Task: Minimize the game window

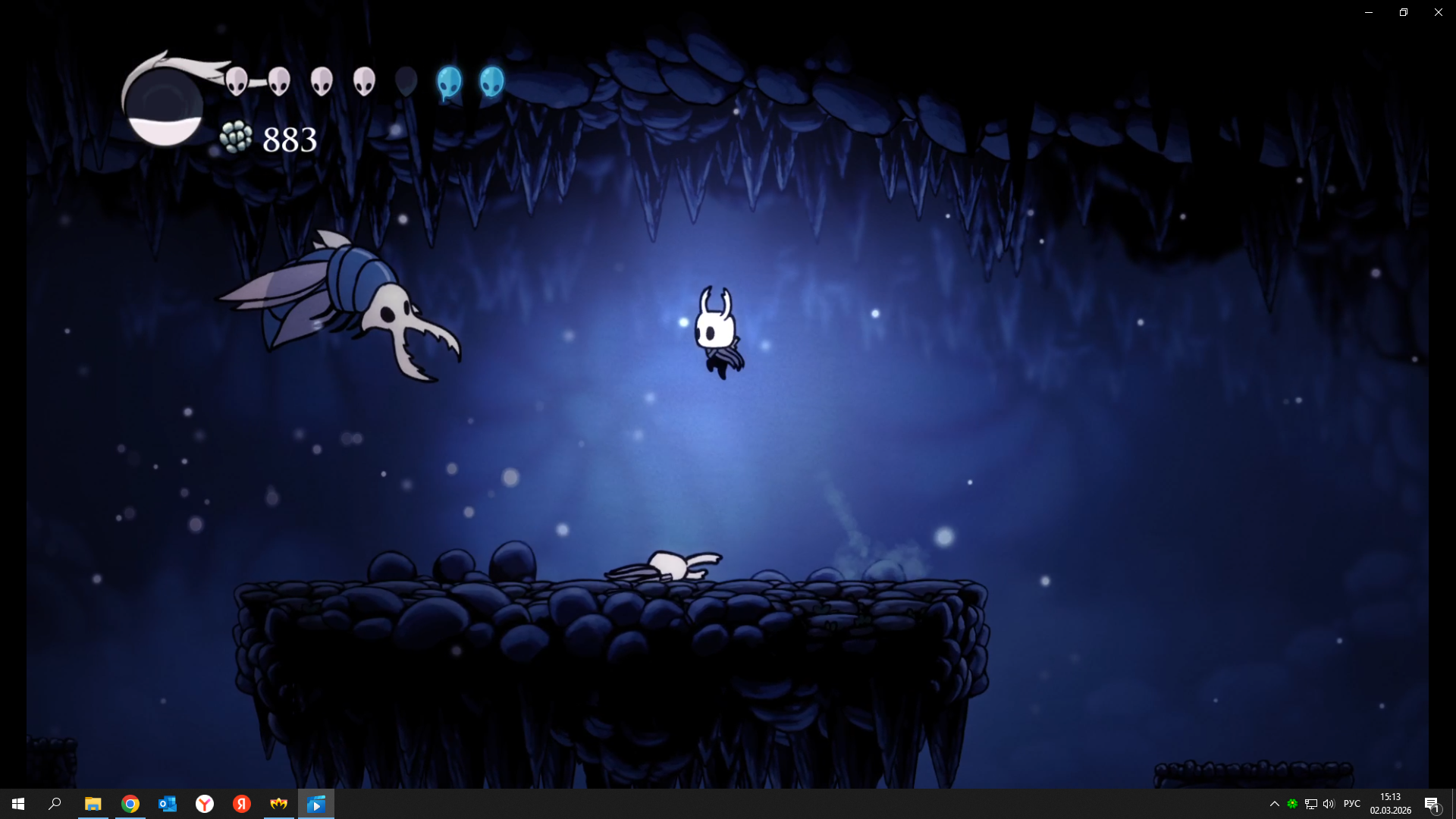Action: click(x=1369, y=12)
